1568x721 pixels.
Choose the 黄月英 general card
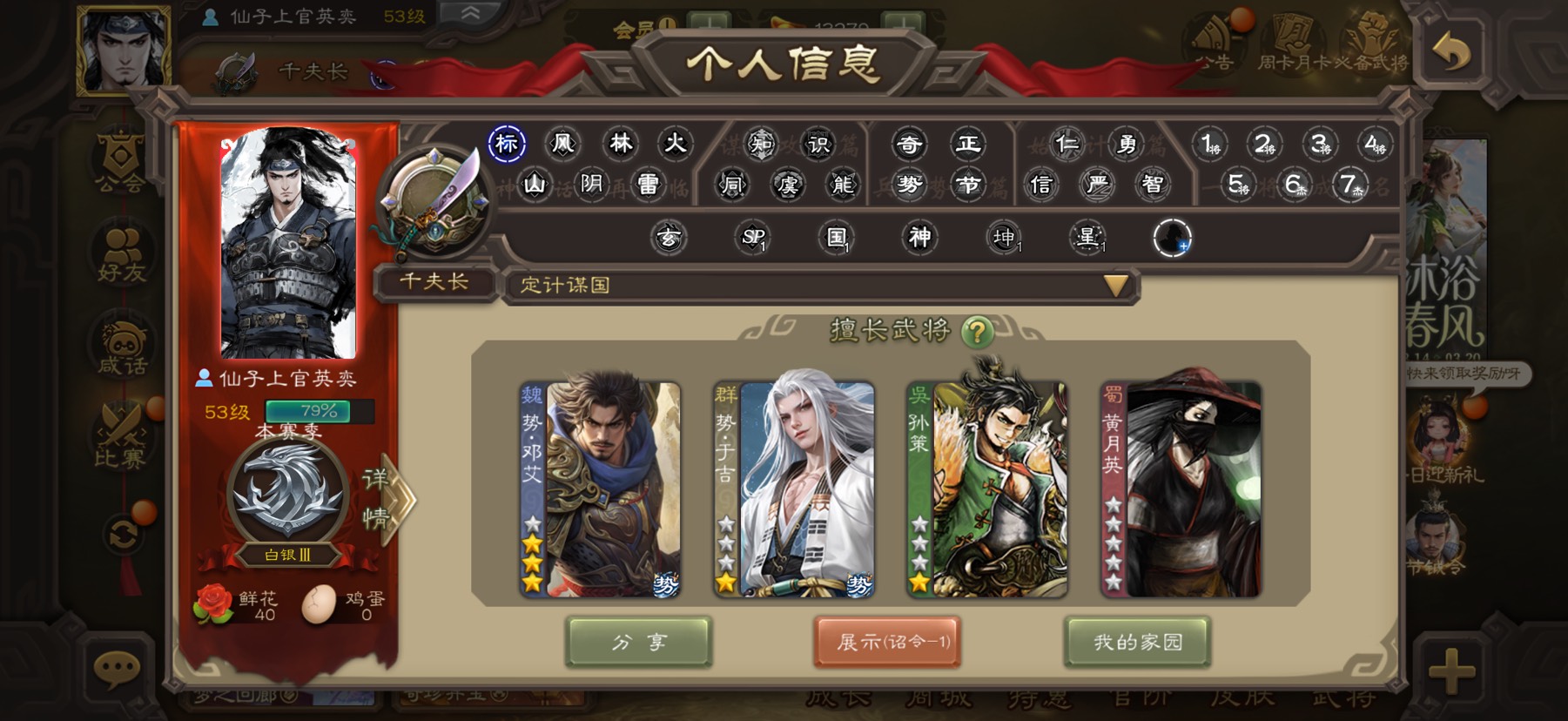[1181, 489]
